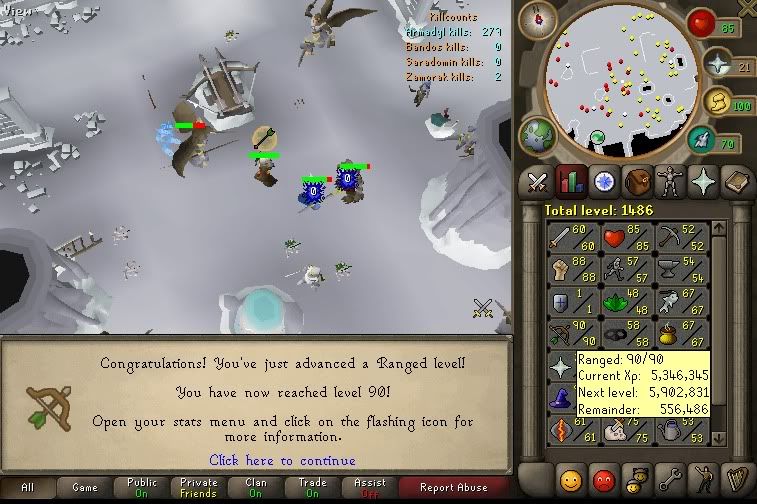
Task: Select the All chat filter tab
Action: click(x=27, y=488)
